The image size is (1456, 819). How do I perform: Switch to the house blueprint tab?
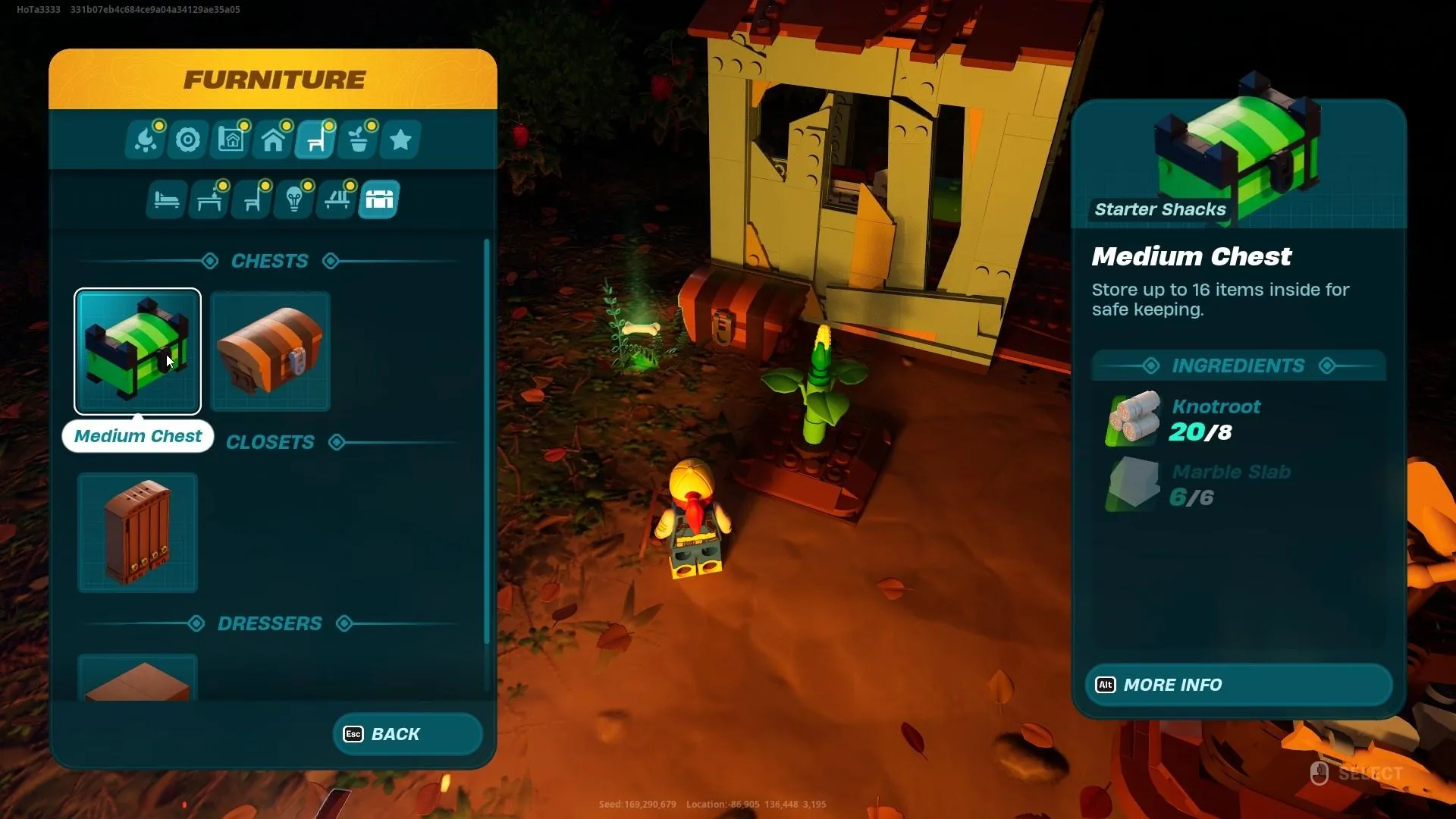[231, 140]
